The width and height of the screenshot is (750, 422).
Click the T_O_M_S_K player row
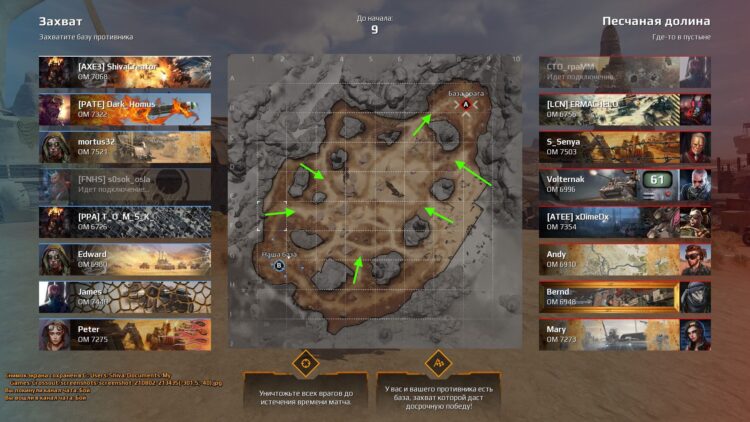(125, 221)
